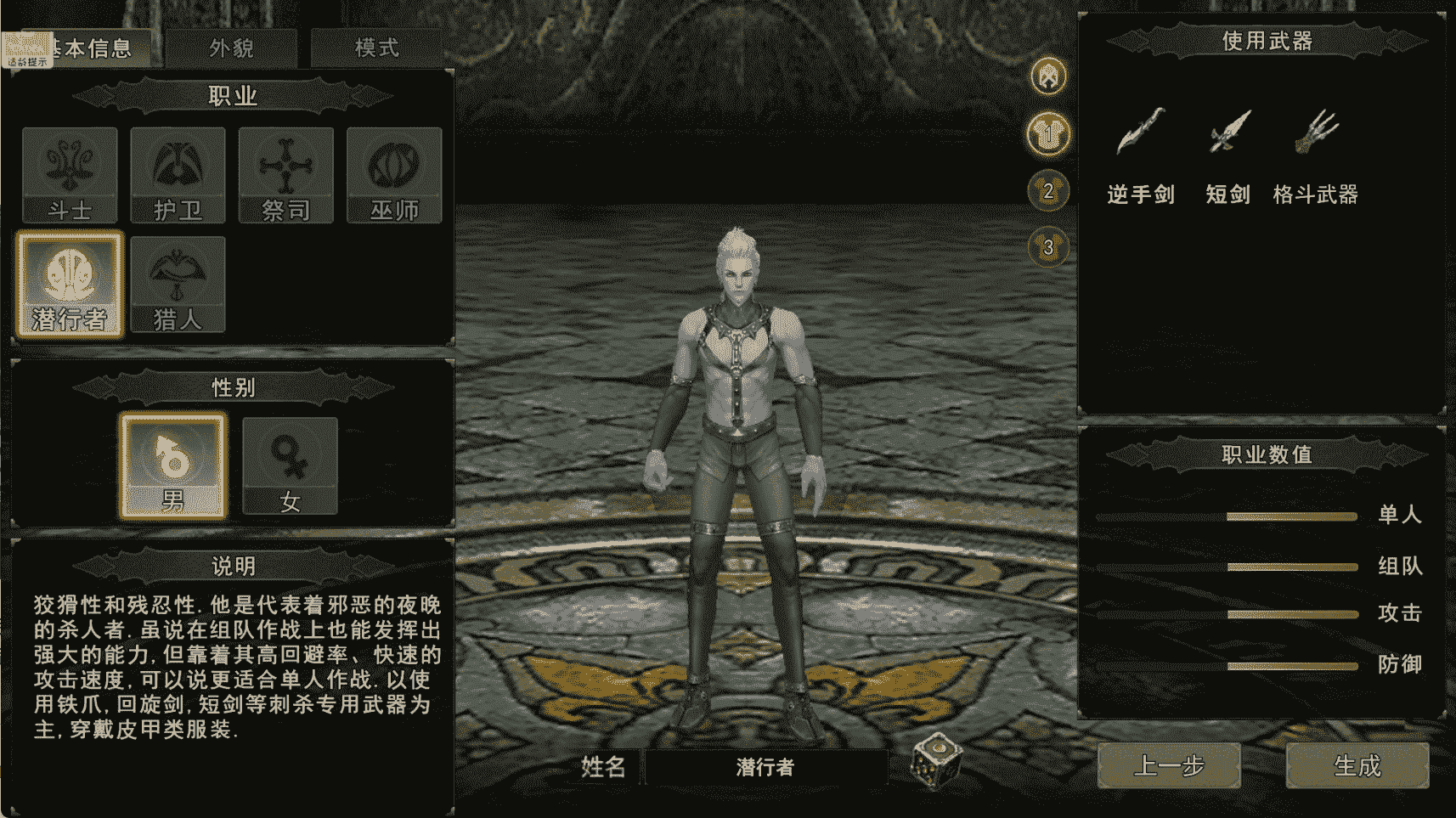Select the 祭司 class icon
The width and height of the screenshot is (1456, 818).
pos(285,174)
